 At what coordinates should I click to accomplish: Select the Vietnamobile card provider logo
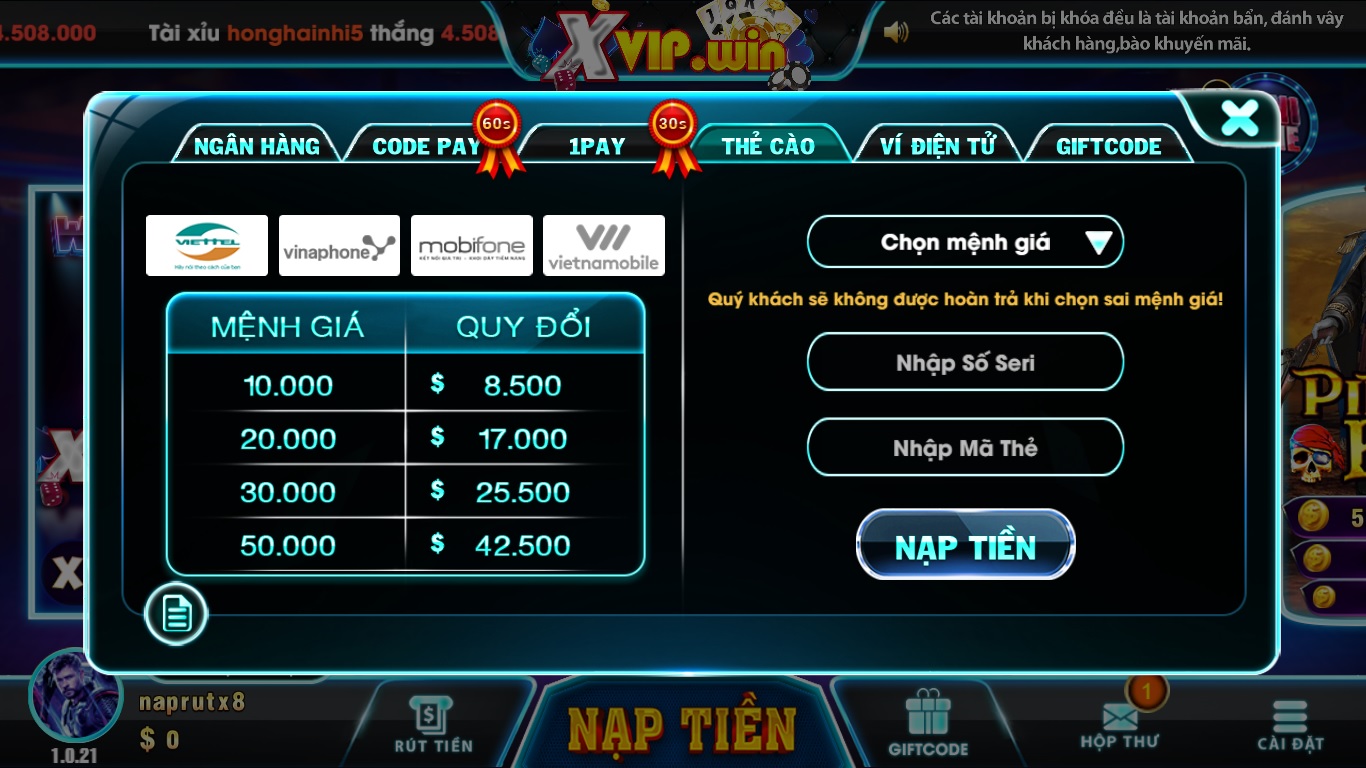click(x=603, y=245)
